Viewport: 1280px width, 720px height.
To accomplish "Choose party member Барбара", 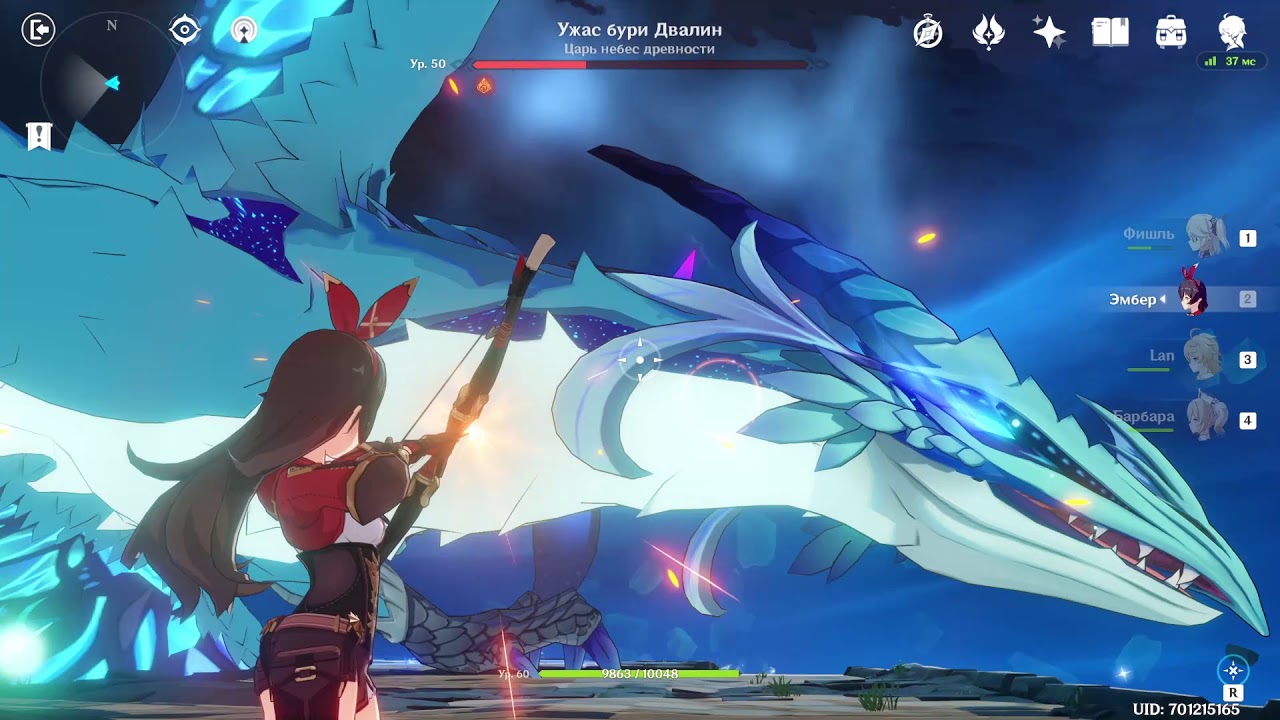I will pyautogui.click(x=1204, y=419).
